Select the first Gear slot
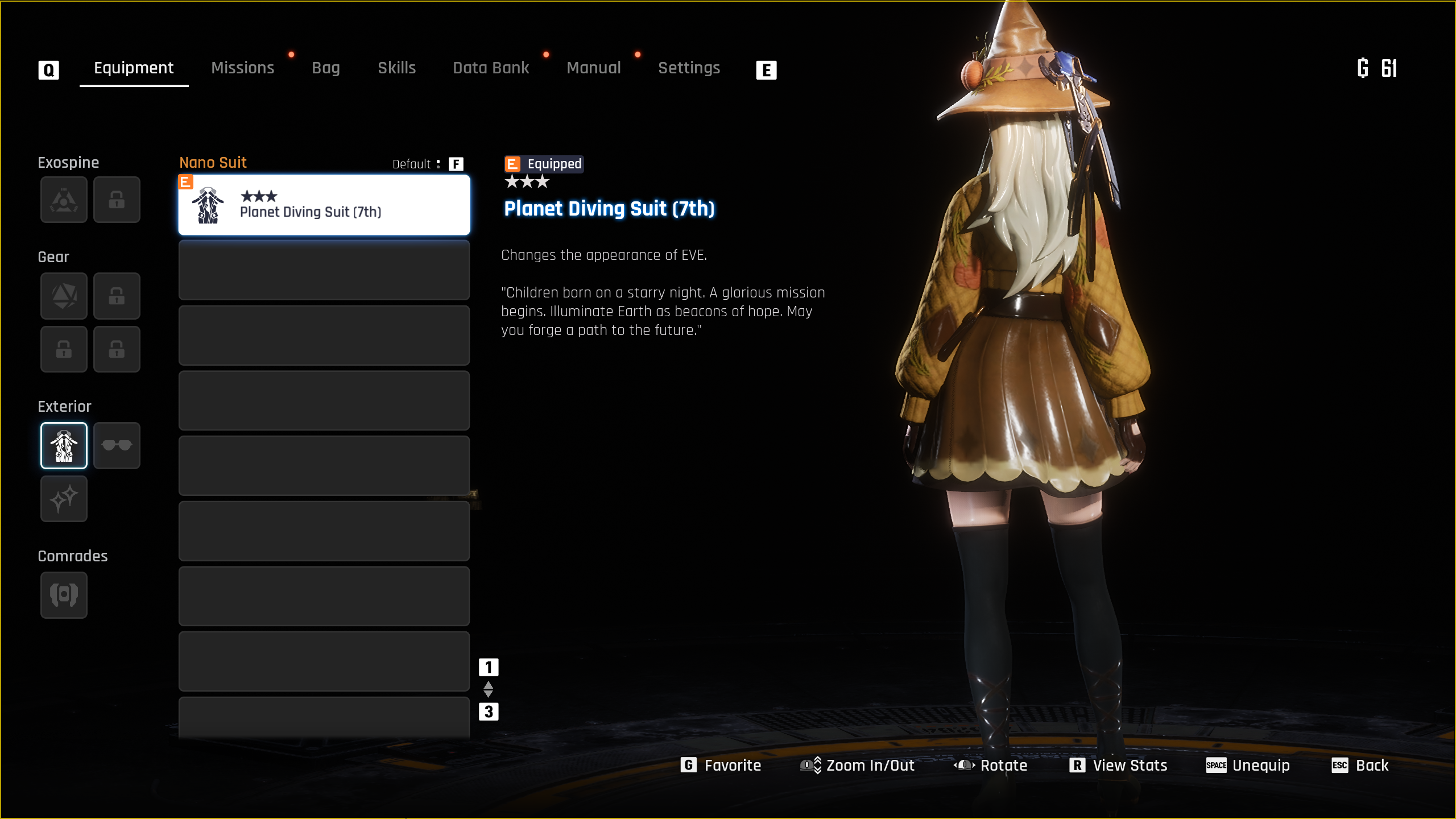The image size is (1456, 819). pyautogui.click(x=64, y=296)
